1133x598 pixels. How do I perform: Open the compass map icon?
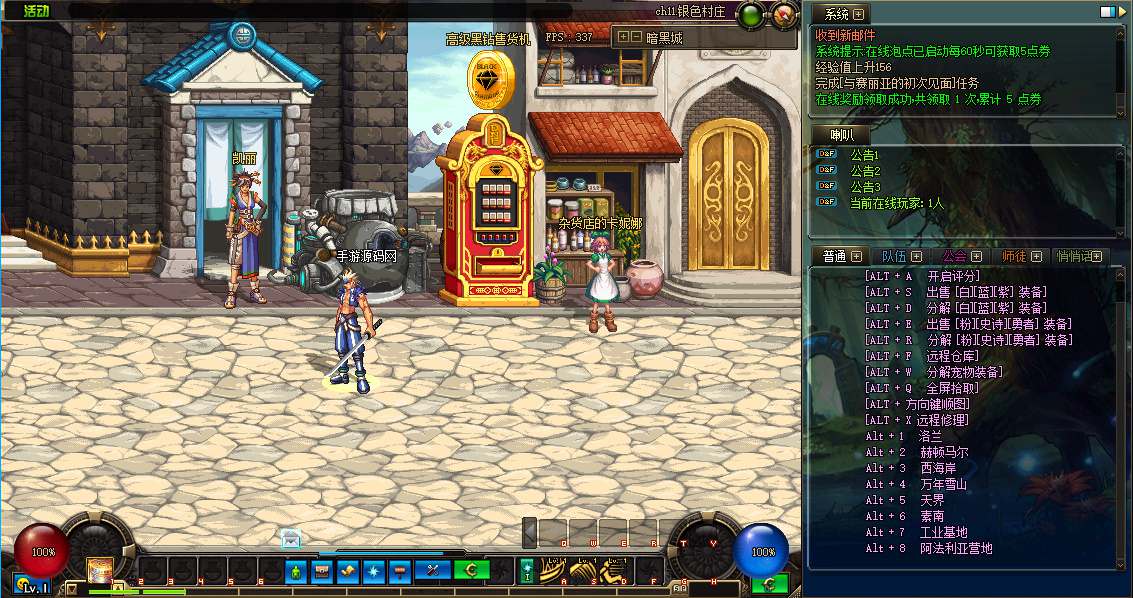784,15
